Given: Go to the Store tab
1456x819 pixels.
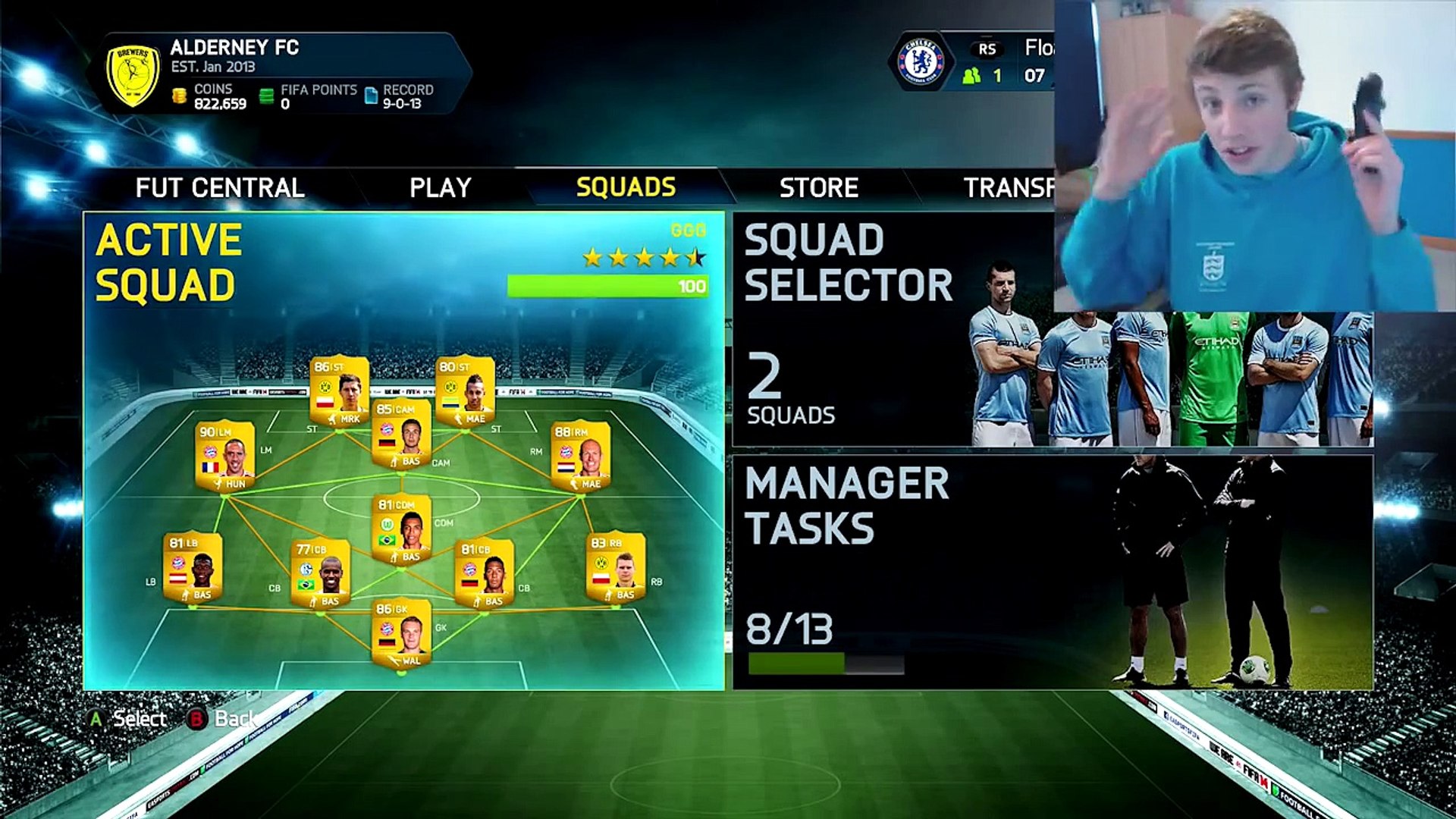Looking at the screenshot, I should point(819,187).
